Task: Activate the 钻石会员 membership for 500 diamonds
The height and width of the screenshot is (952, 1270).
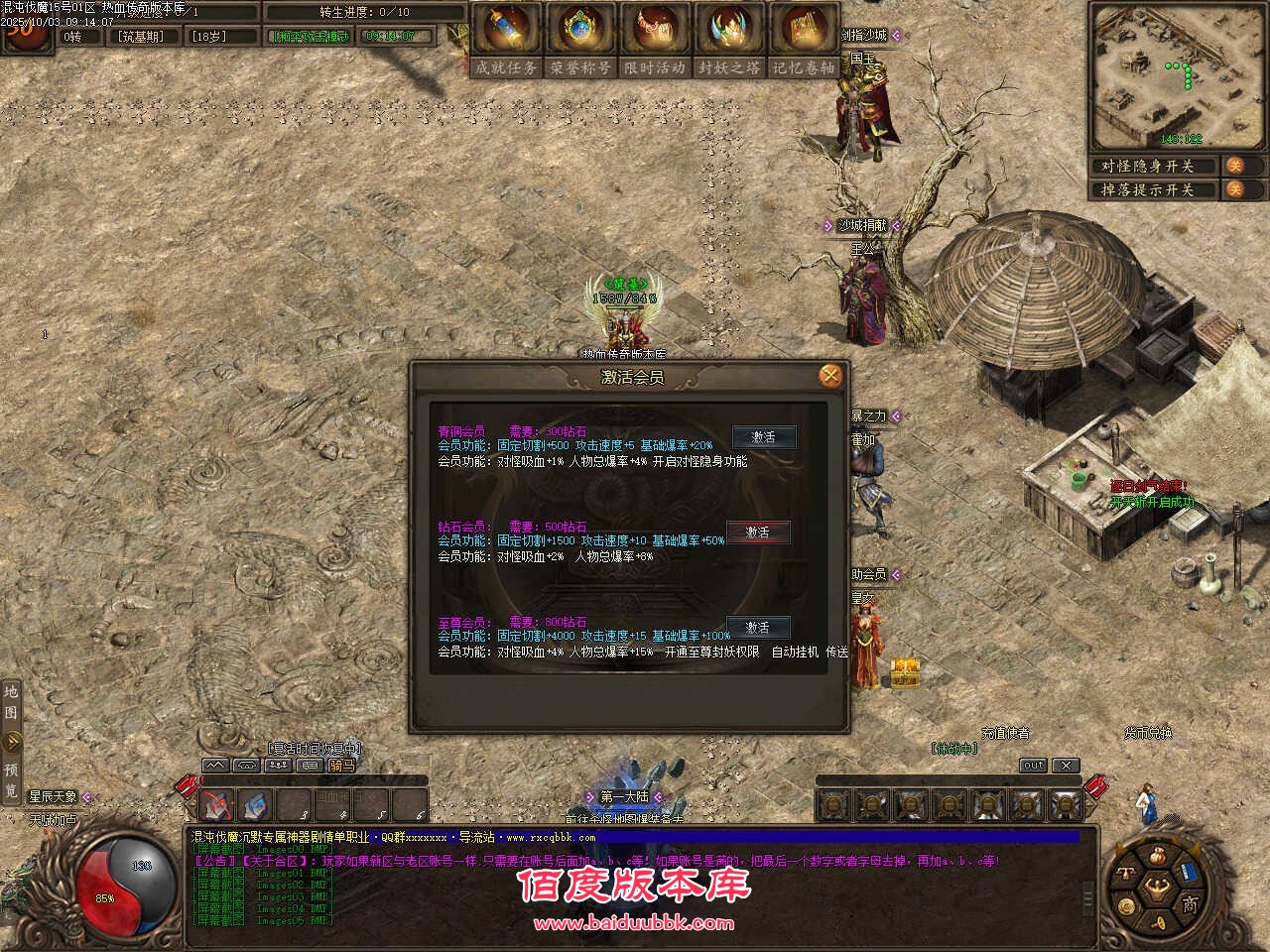Action: [758, 533]
